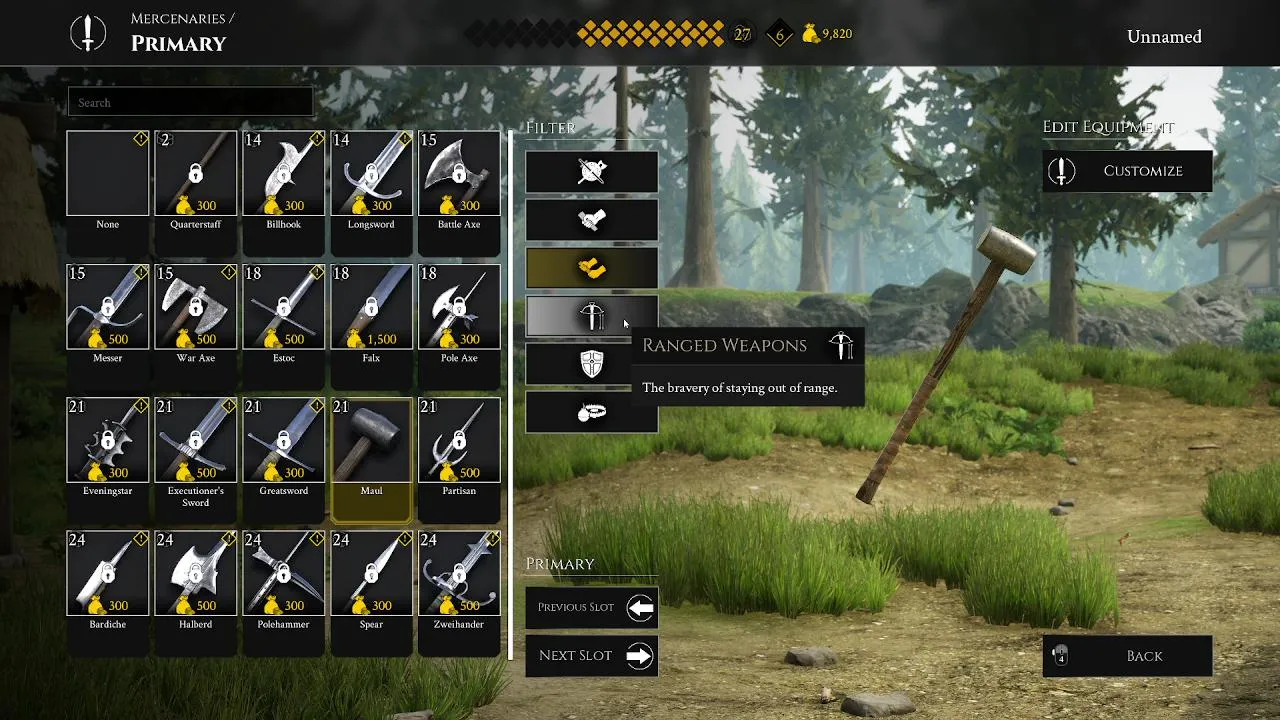This screenshot has width=1280, height=720.
Task: Select the Maul weapon tile
Action: point(371,442)
